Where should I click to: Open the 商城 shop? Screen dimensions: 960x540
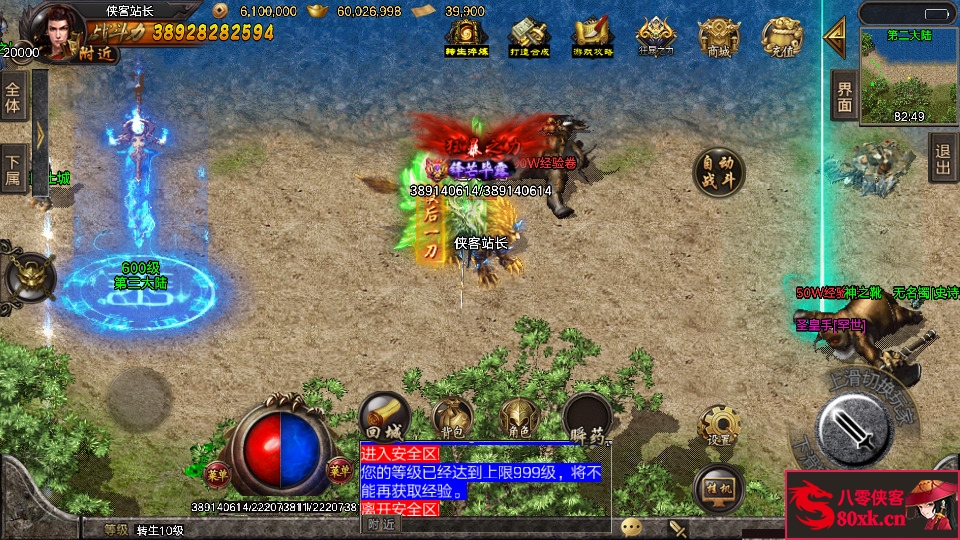[x=719, y=39]
